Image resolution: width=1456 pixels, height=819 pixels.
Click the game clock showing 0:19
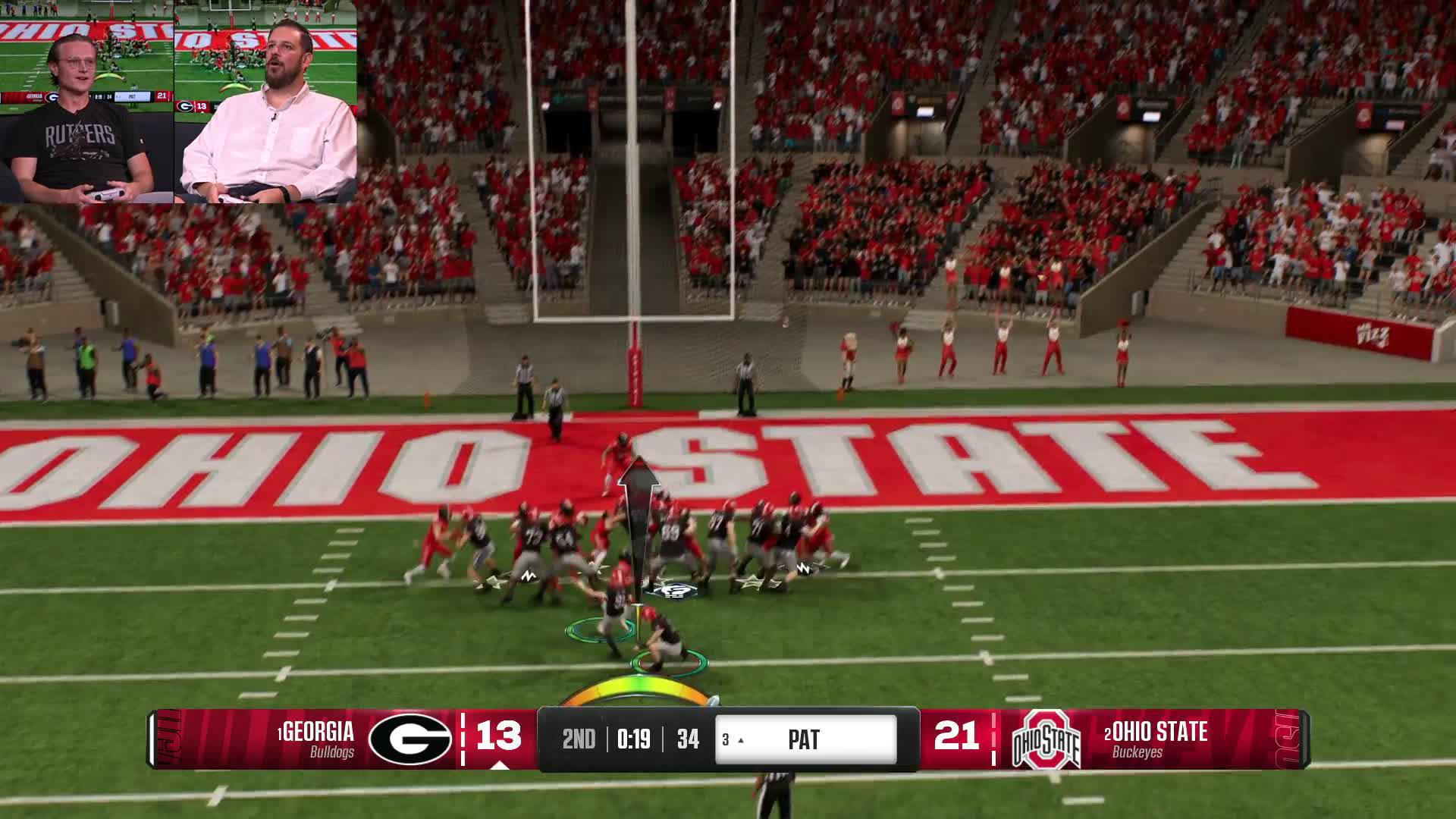[x=634, y=738]
